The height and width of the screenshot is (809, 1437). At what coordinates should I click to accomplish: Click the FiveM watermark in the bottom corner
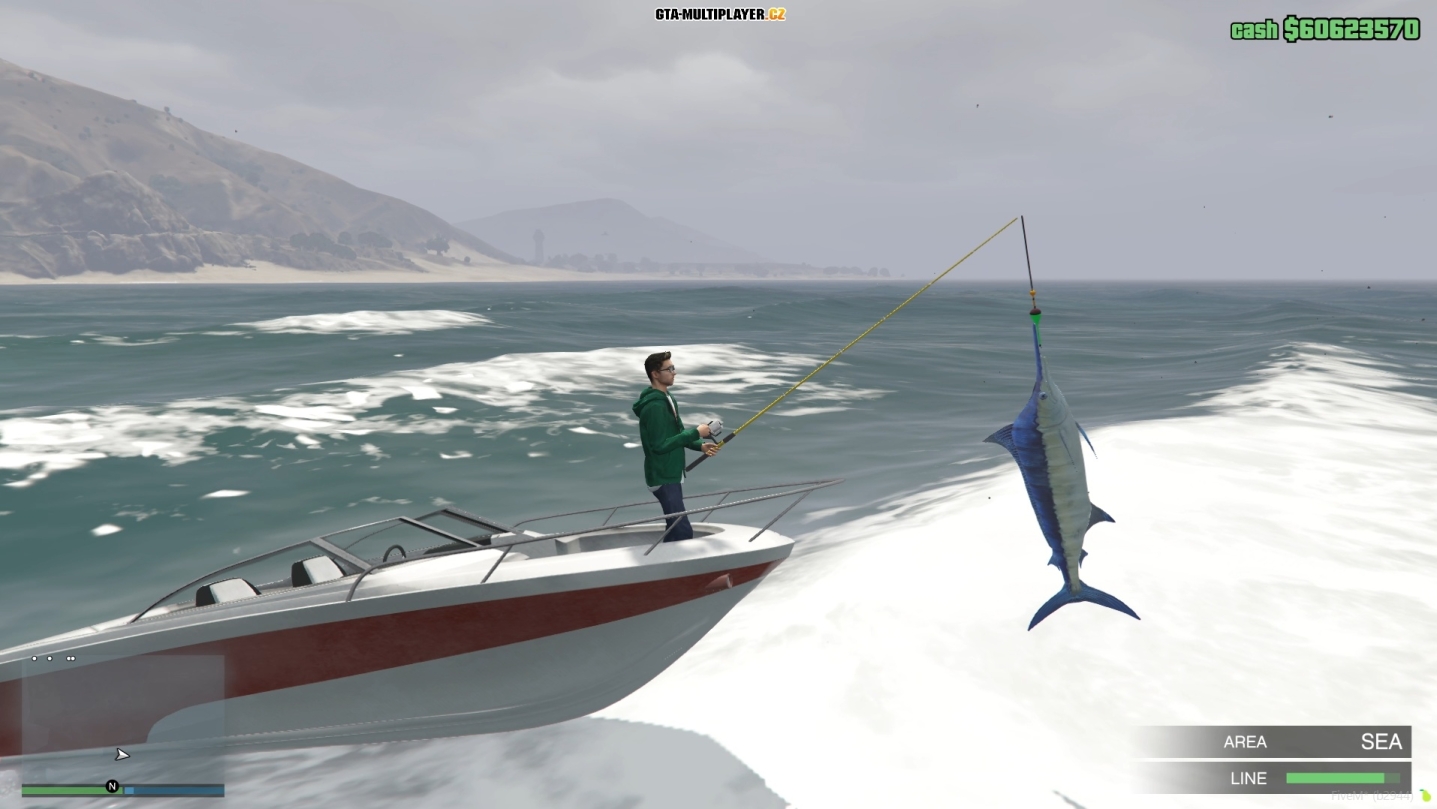[x=1372, y=795]
